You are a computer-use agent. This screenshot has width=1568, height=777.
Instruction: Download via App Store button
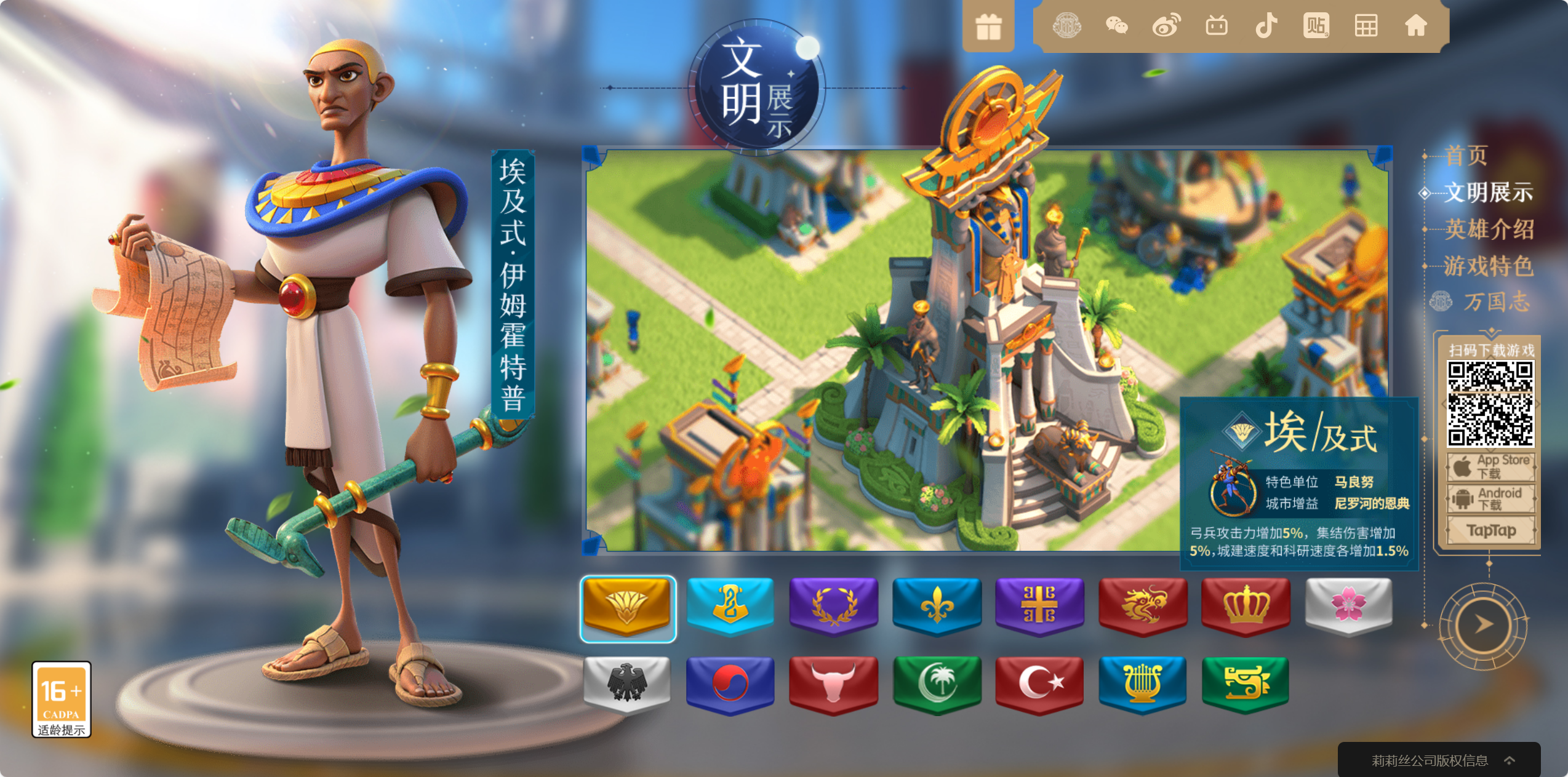point(1490,467)
